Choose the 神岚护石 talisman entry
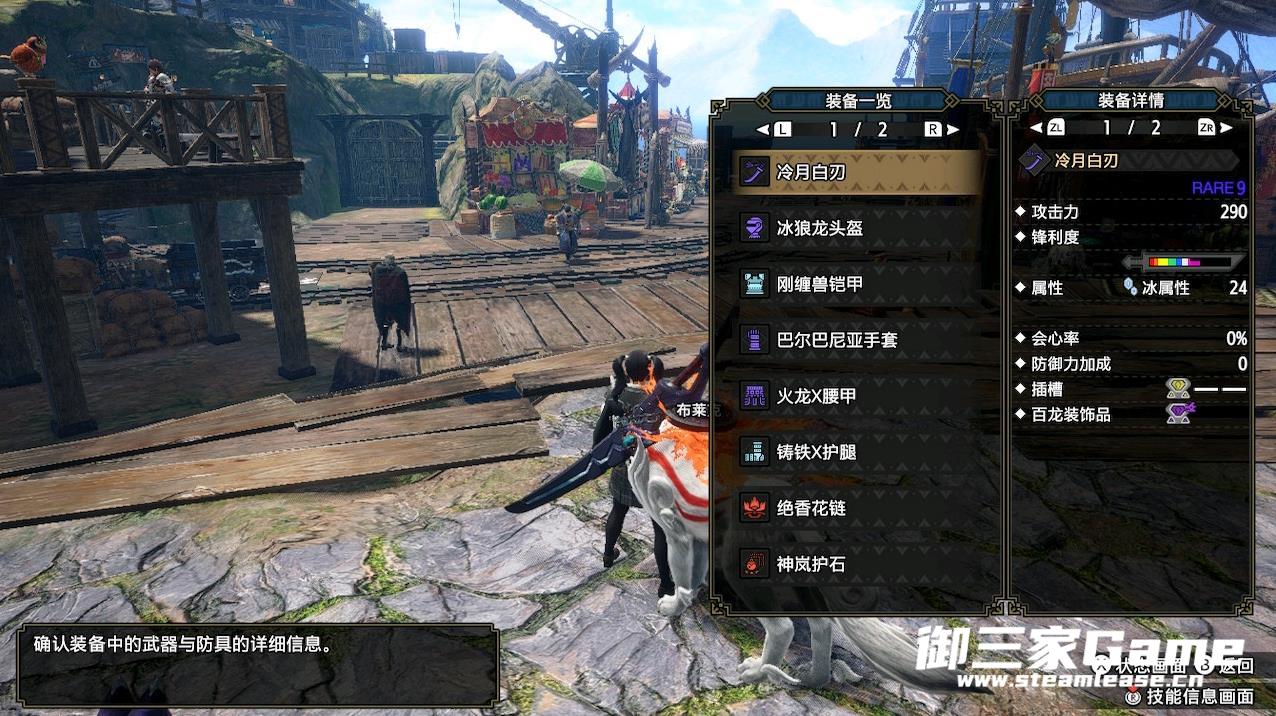 coord(857,564)
